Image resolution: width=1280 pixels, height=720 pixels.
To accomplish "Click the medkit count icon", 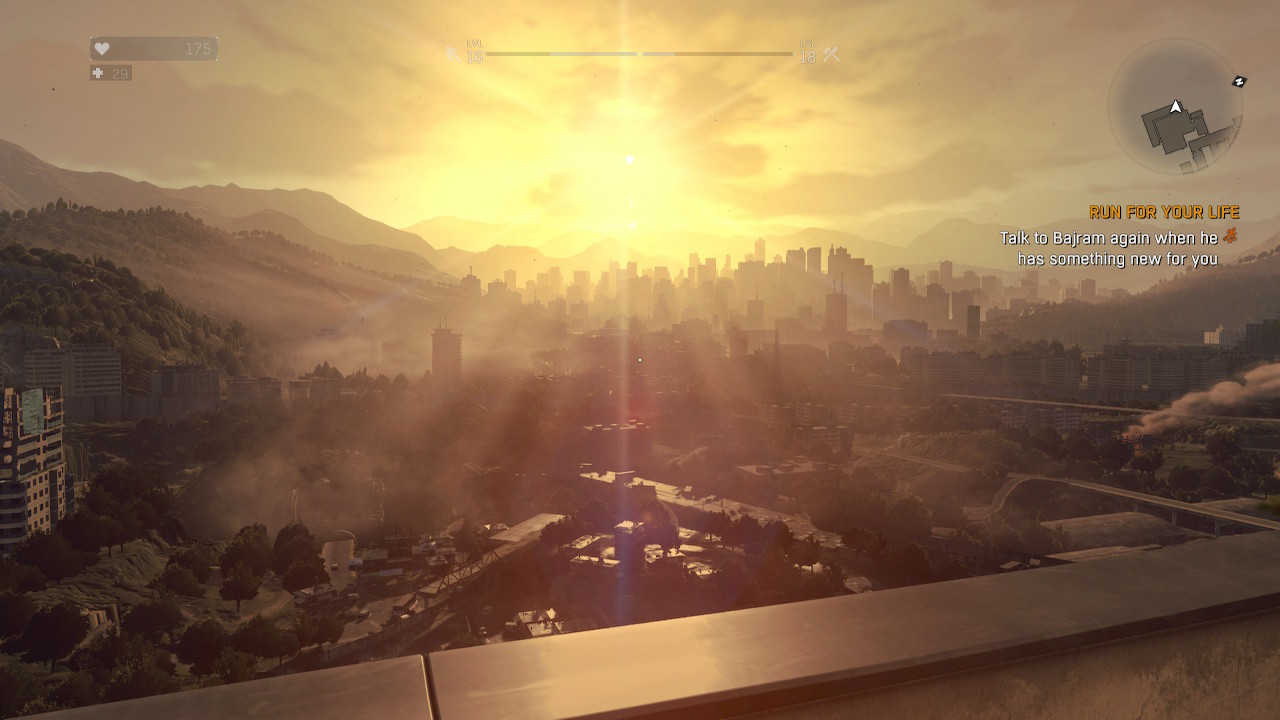I will tap(98, 73).
